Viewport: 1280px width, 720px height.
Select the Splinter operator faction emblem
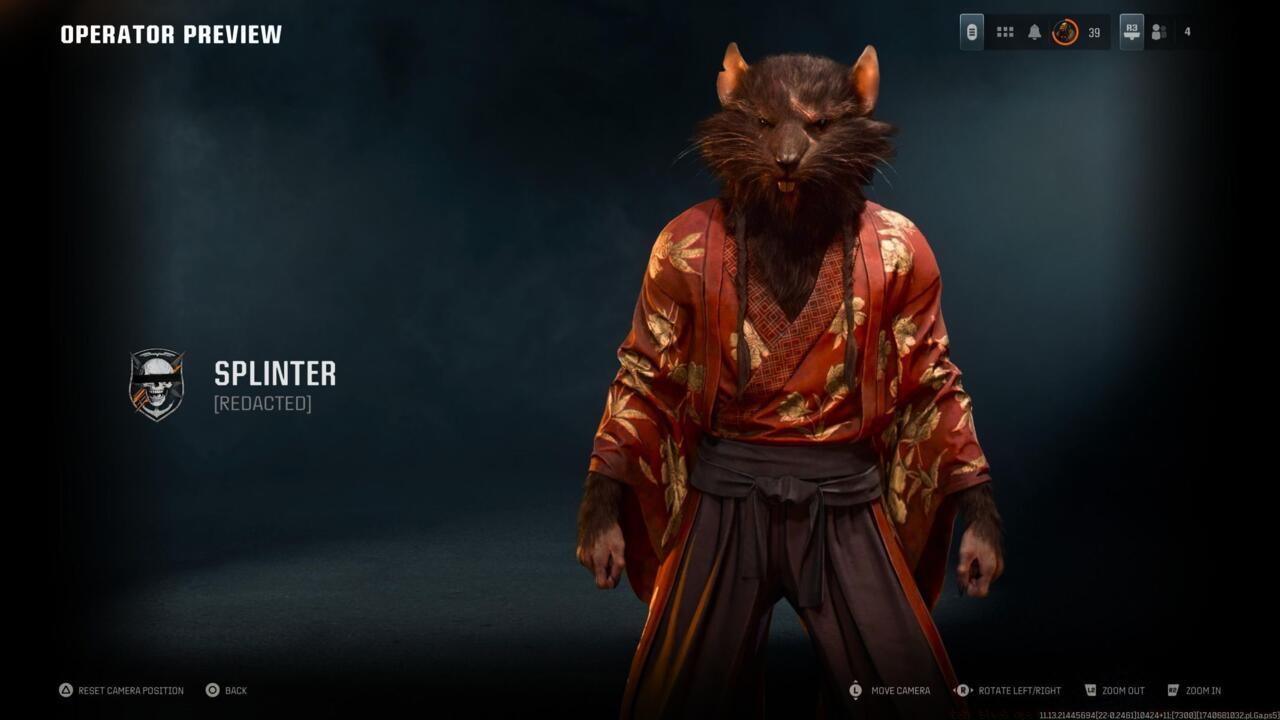point(157,383)
